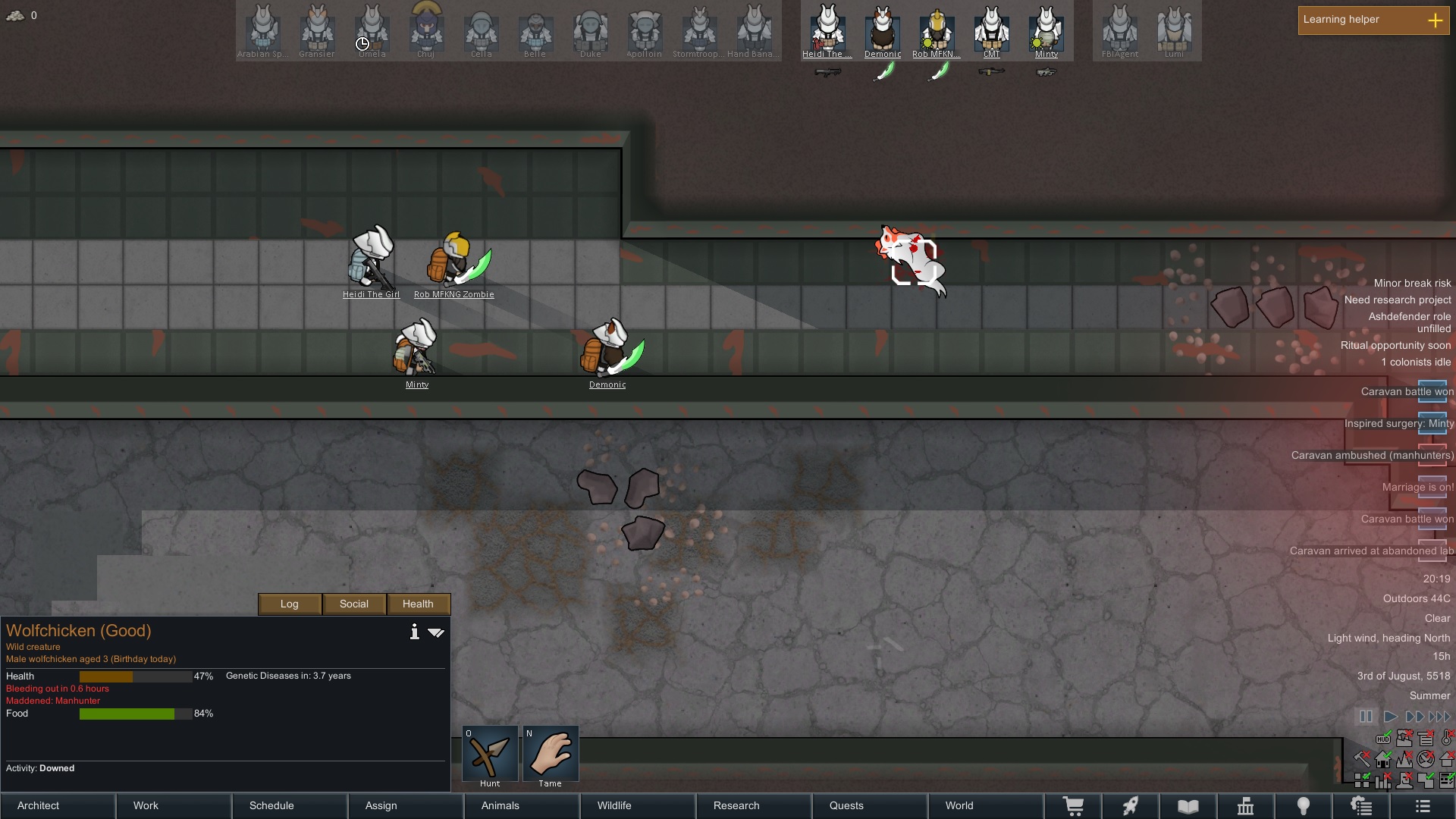This screenshot has width=1456, height=819.
Task: Open the wolfchicken's Social tab
Action: point(354,604)
